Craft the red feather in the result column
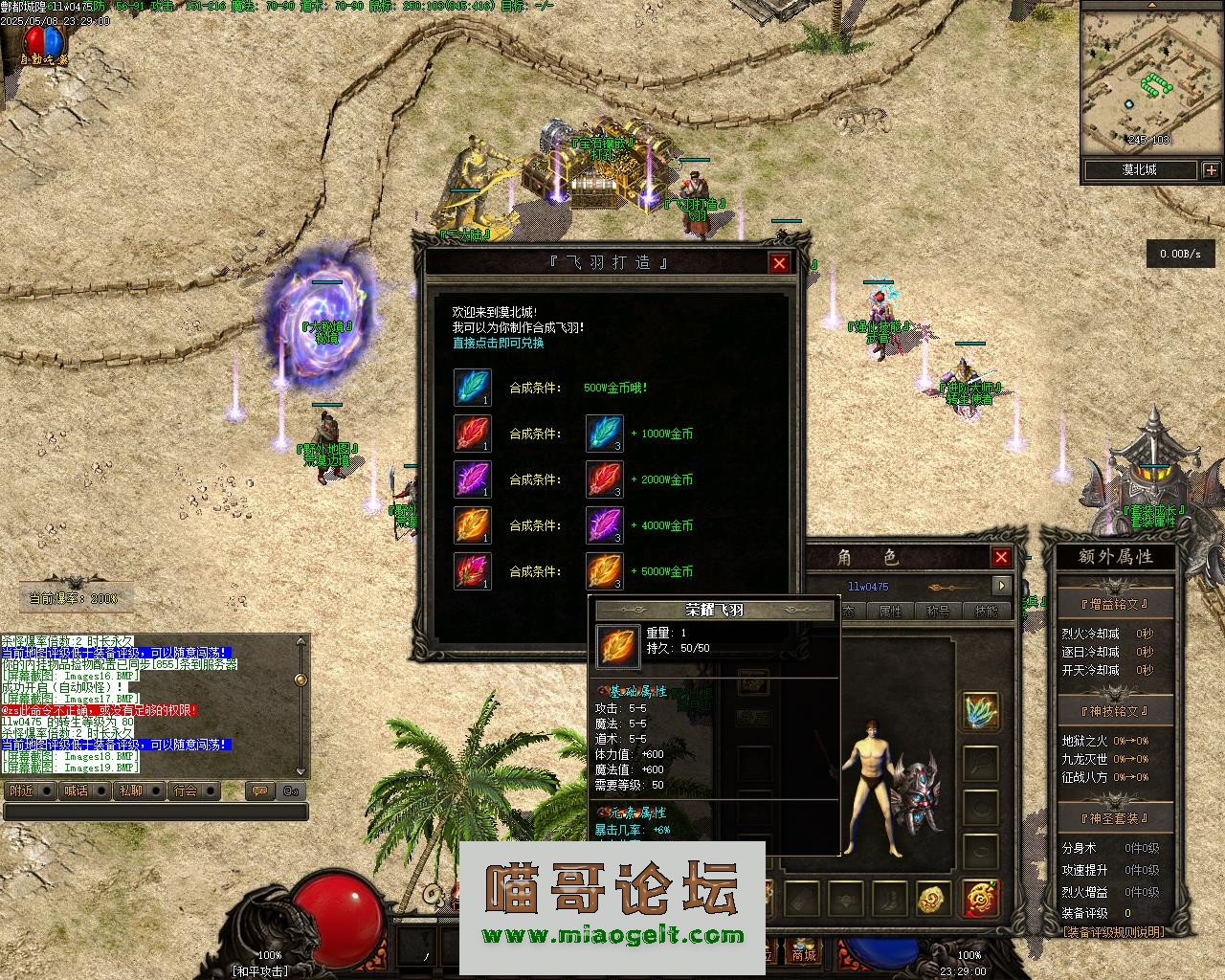 472,434
